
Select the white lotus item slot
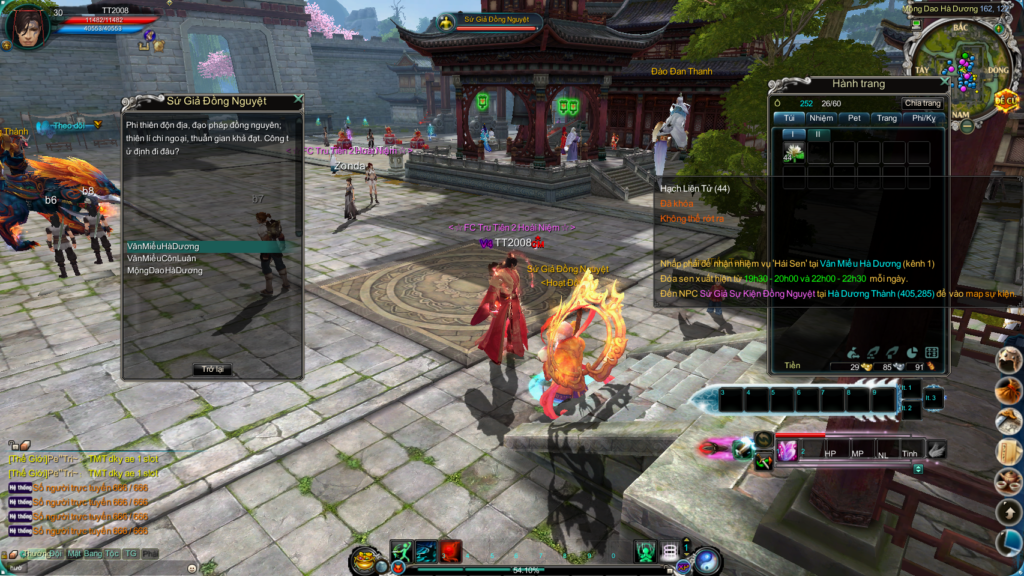tap(794, 152)
